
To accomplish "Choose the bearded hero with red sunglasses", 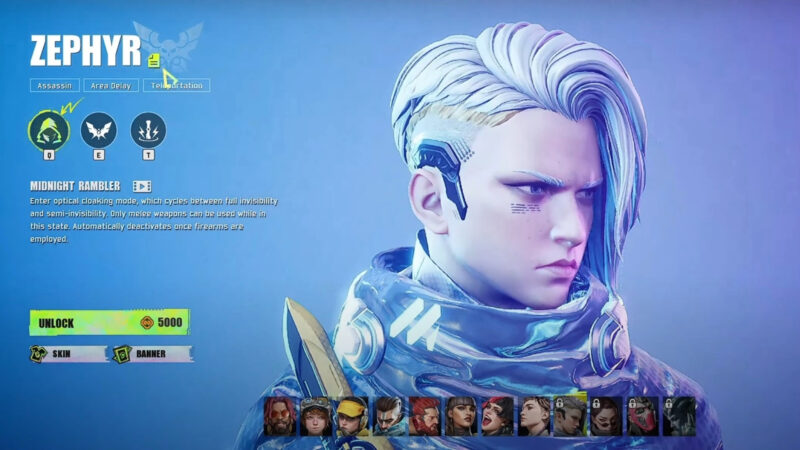I will point(281,415).
